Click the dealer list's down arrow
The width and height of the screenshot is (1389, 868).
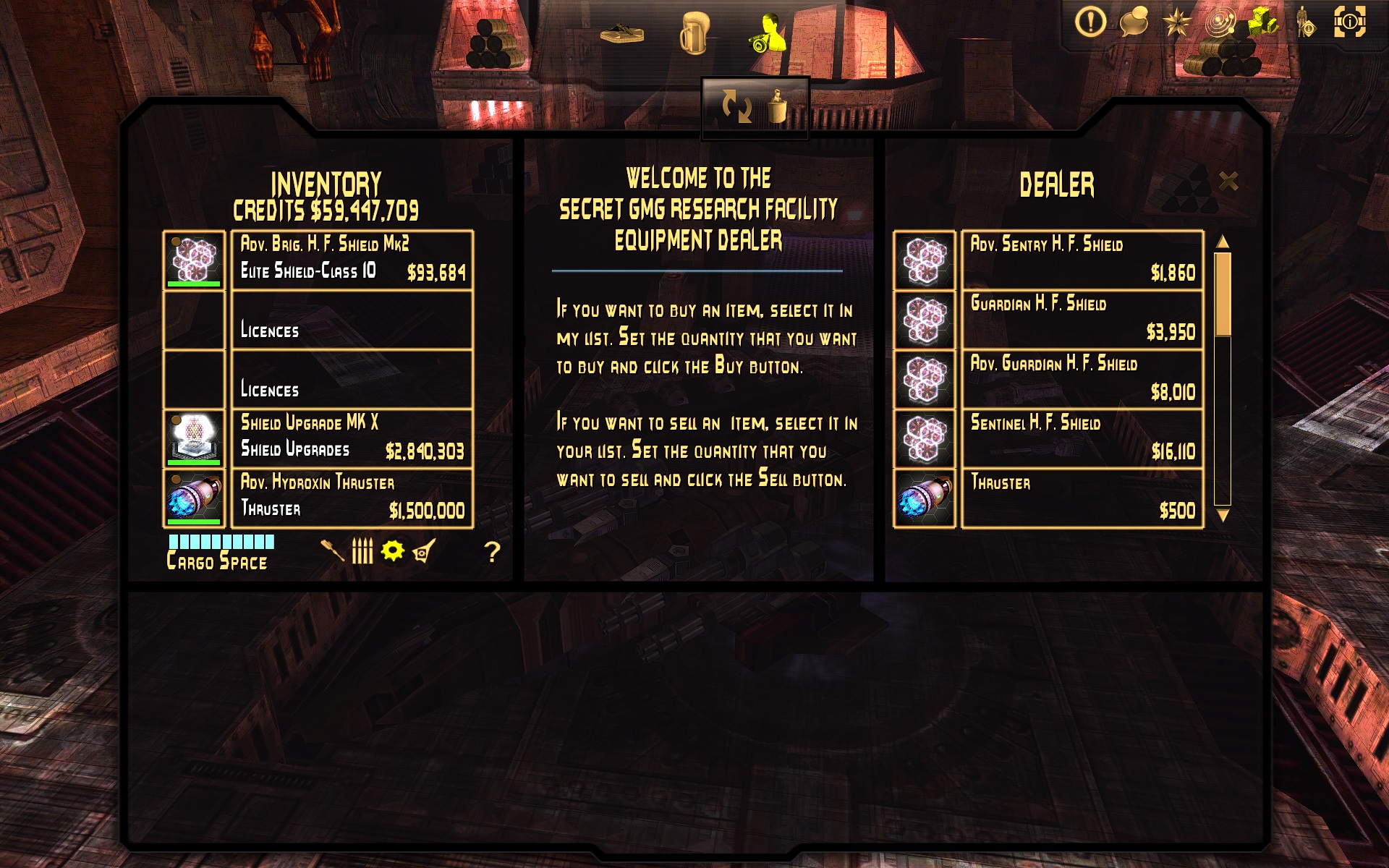(1223, 515)
